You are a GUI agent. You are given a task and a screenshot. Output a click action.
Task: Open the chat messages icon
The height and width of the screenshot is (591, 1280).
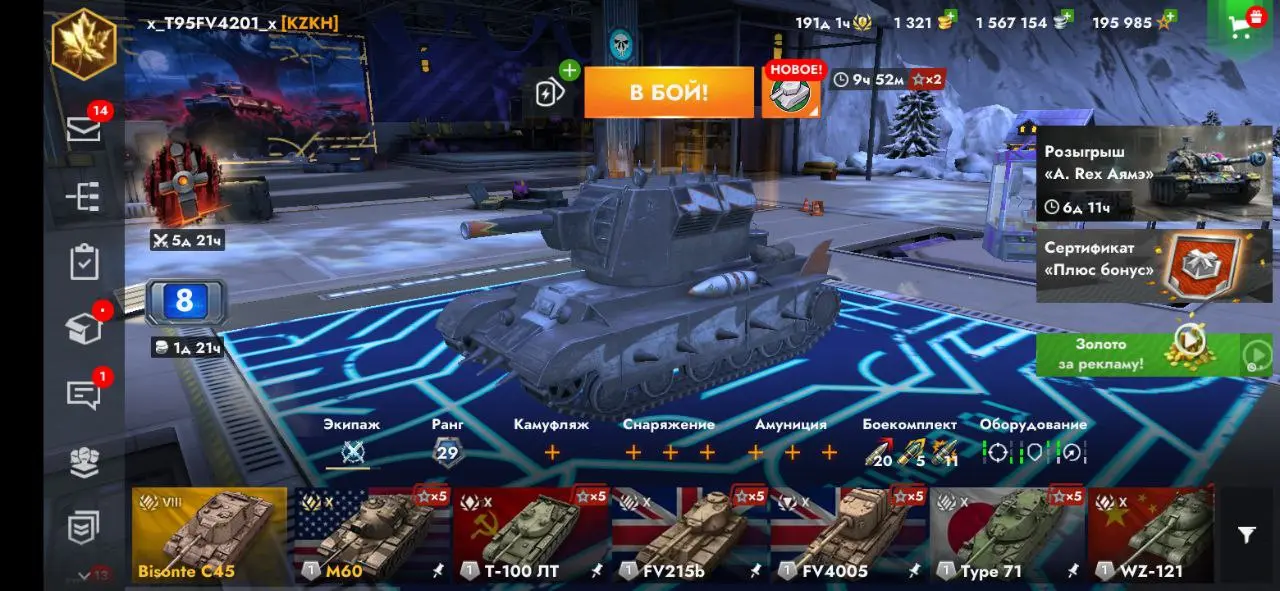(x=84, y=393)
